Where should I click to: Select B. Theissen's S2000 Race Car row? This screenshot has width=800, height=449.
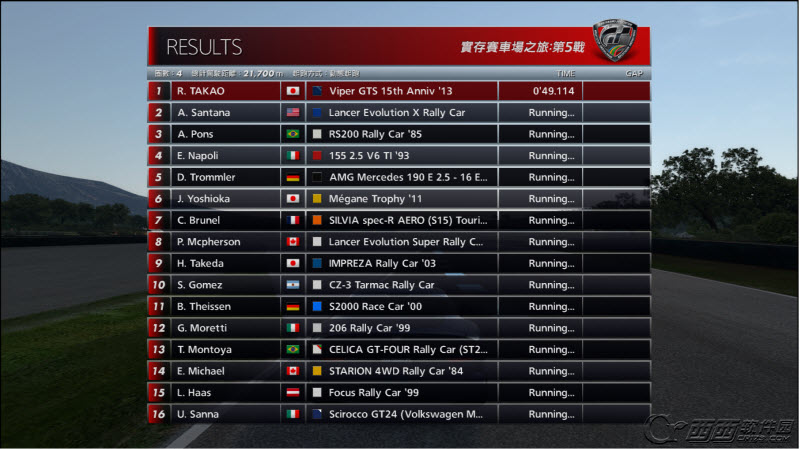[x=398, y=306]
